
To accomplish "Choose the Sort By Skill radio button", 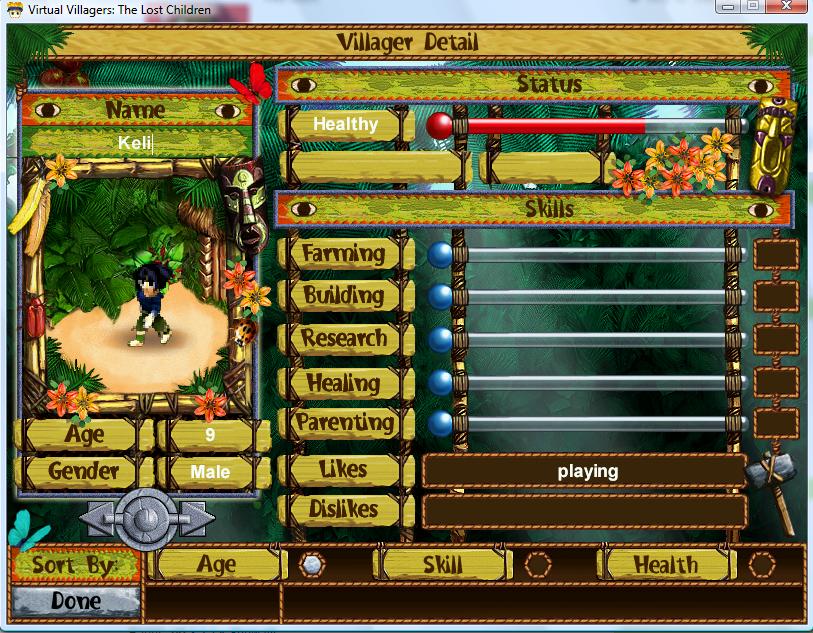I will click(538, 565).
